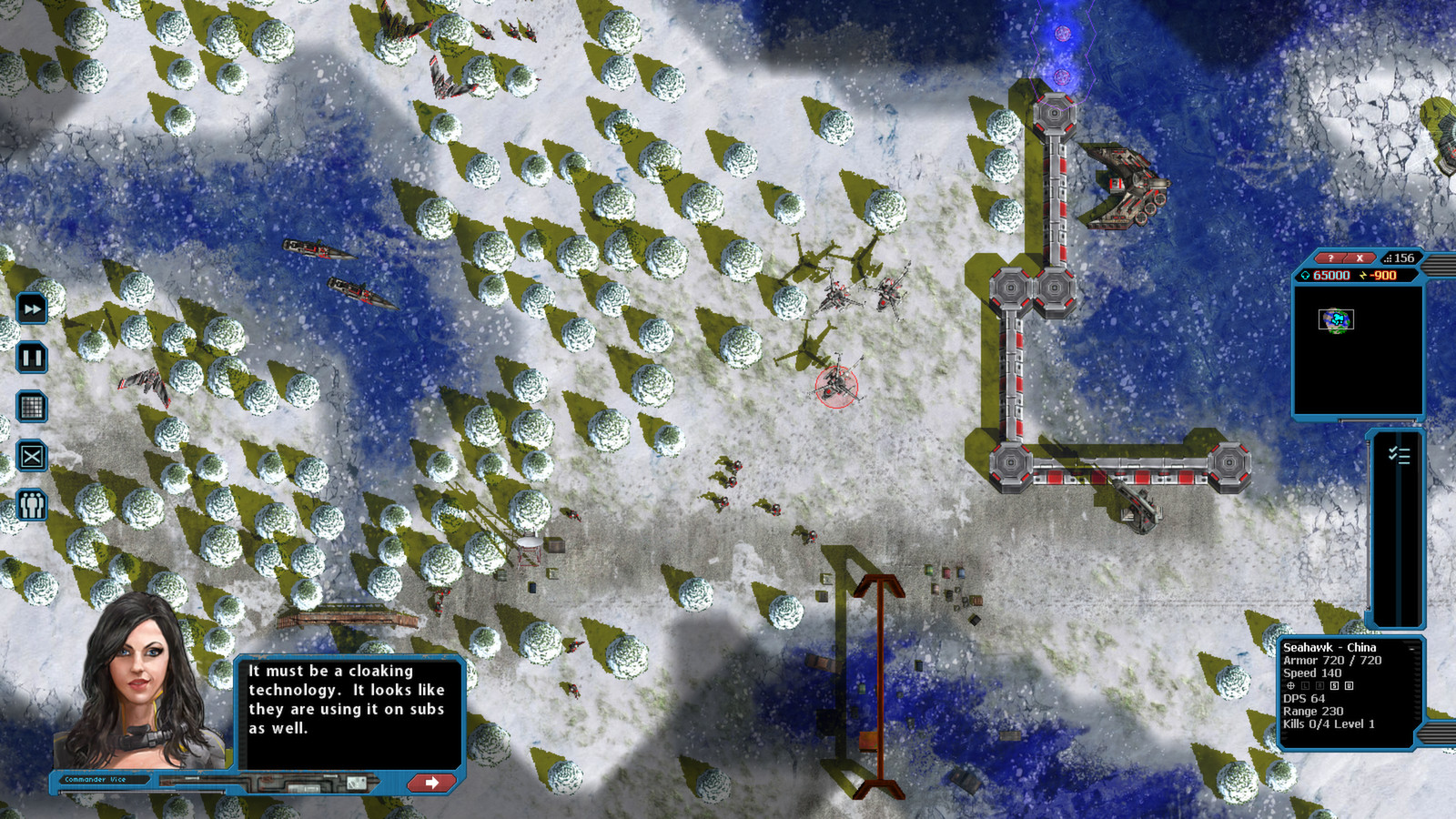Open the grid overlay icon

click(x=30, y=407)
